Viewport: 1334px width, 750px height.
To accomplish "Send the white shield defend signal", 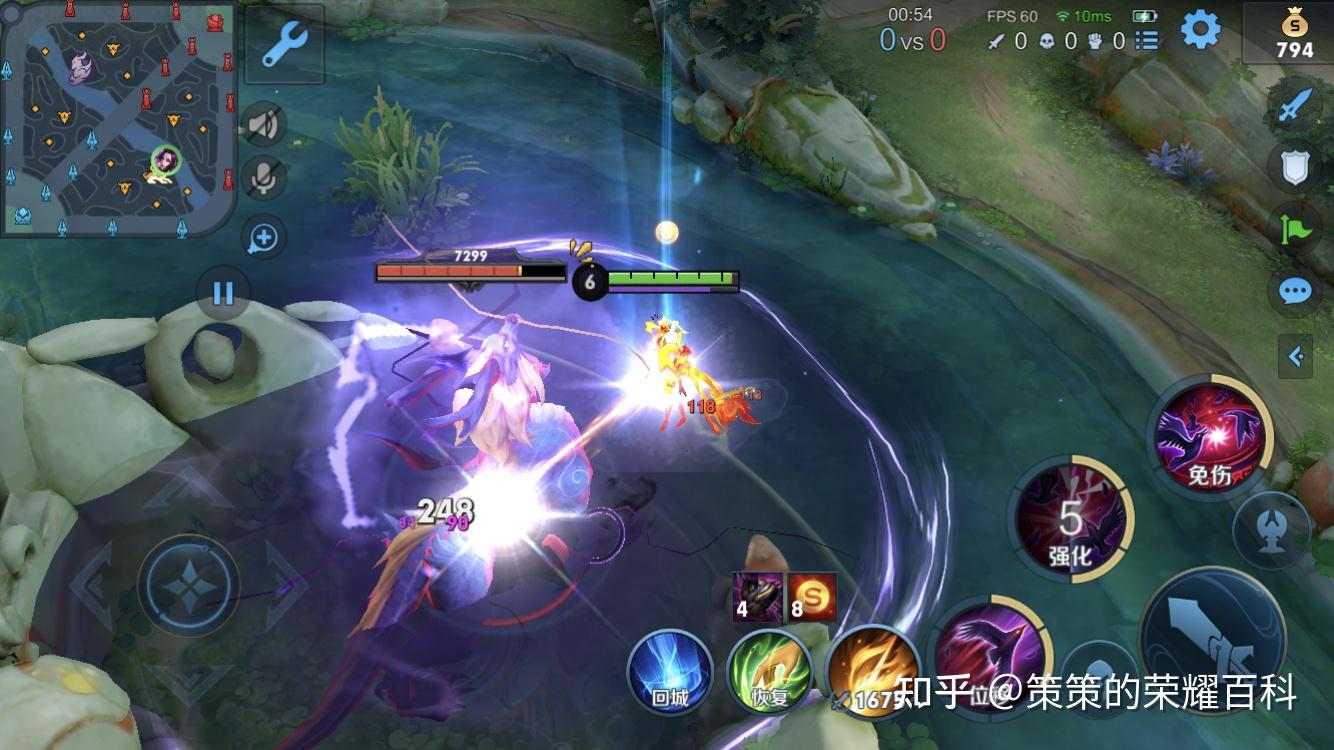I will (1295, 166).
